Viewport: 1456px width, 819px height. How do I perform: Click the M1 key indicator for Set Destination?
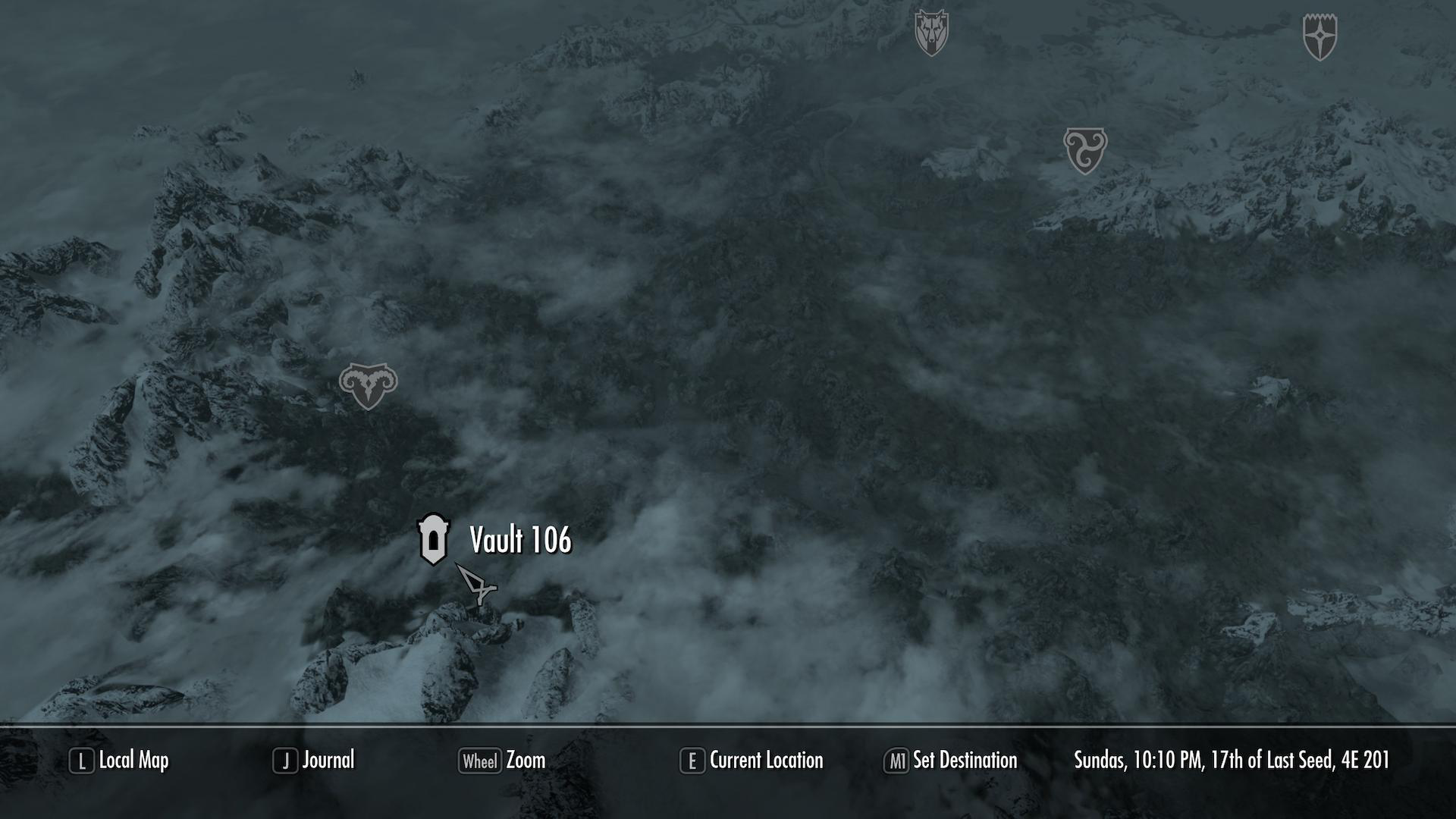898,761
